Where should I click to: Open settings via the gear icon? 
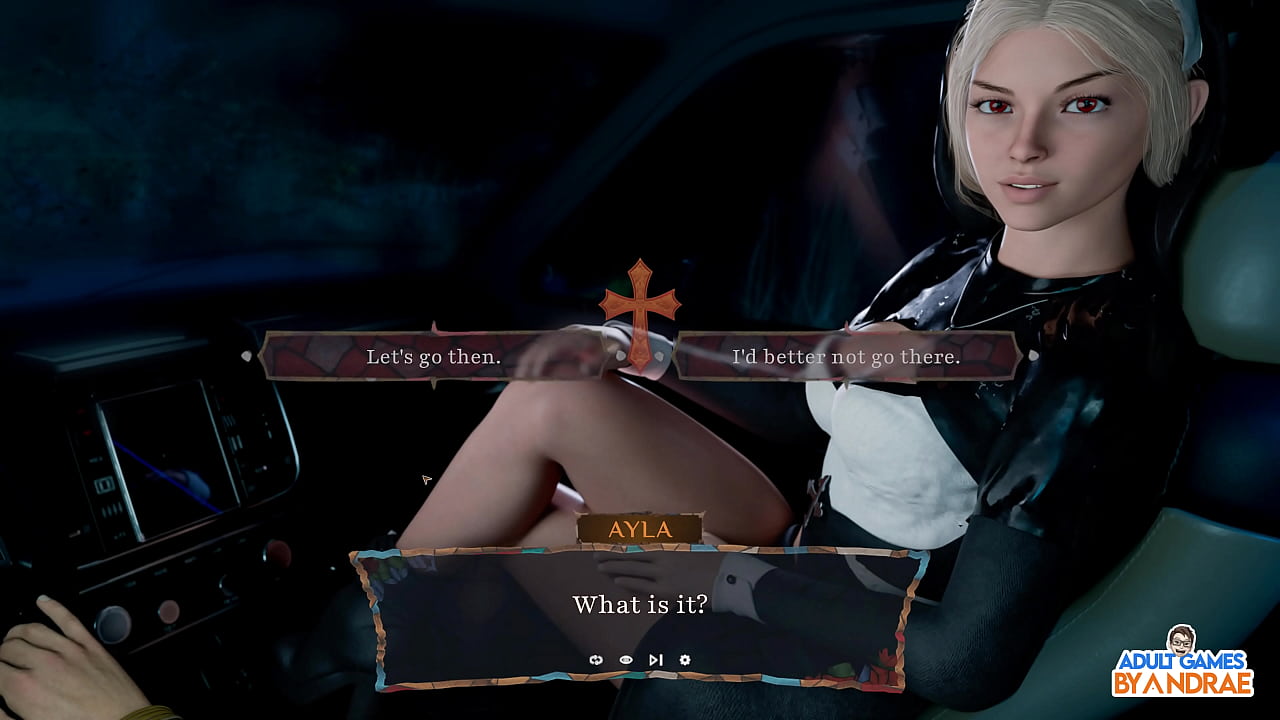pos(686,660)
